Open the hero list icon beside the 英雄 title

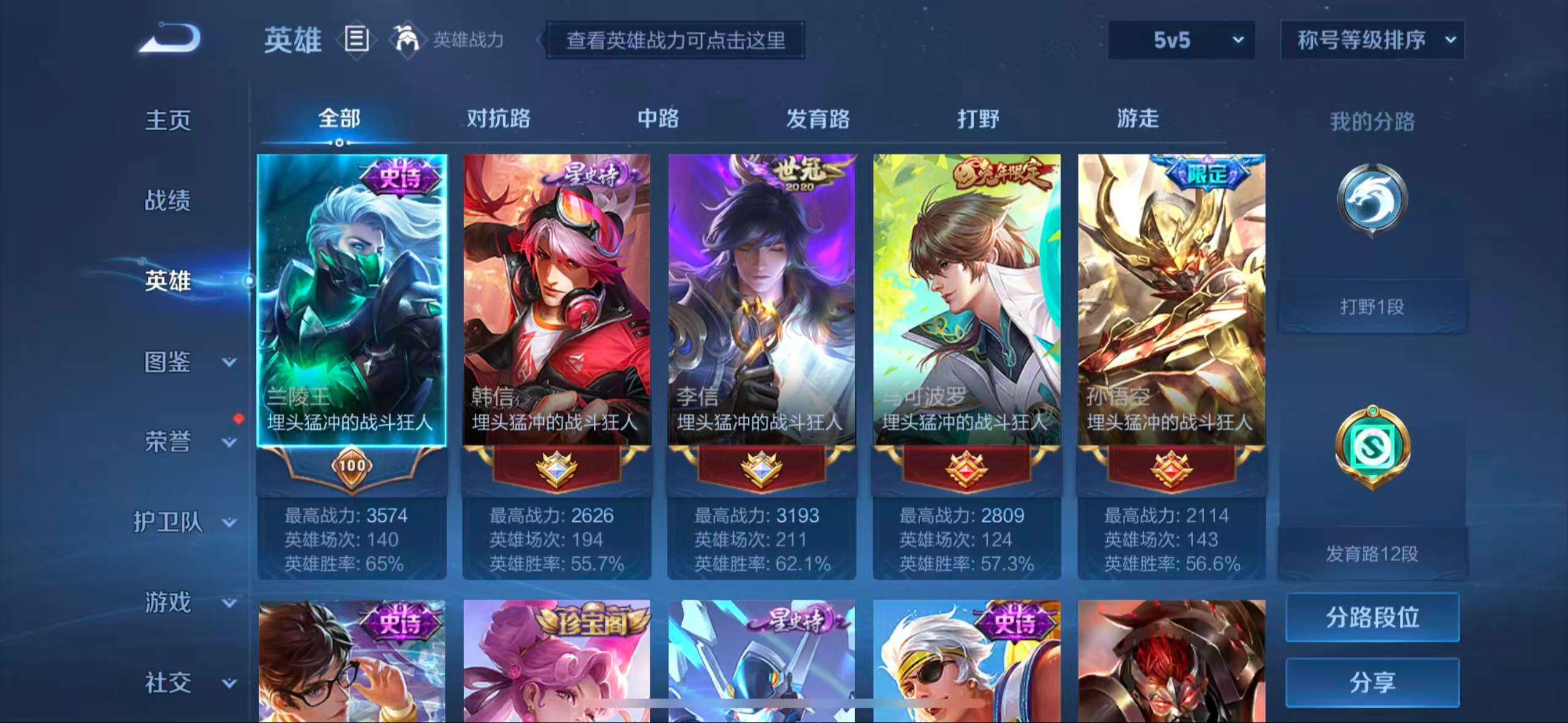[356, 39]
